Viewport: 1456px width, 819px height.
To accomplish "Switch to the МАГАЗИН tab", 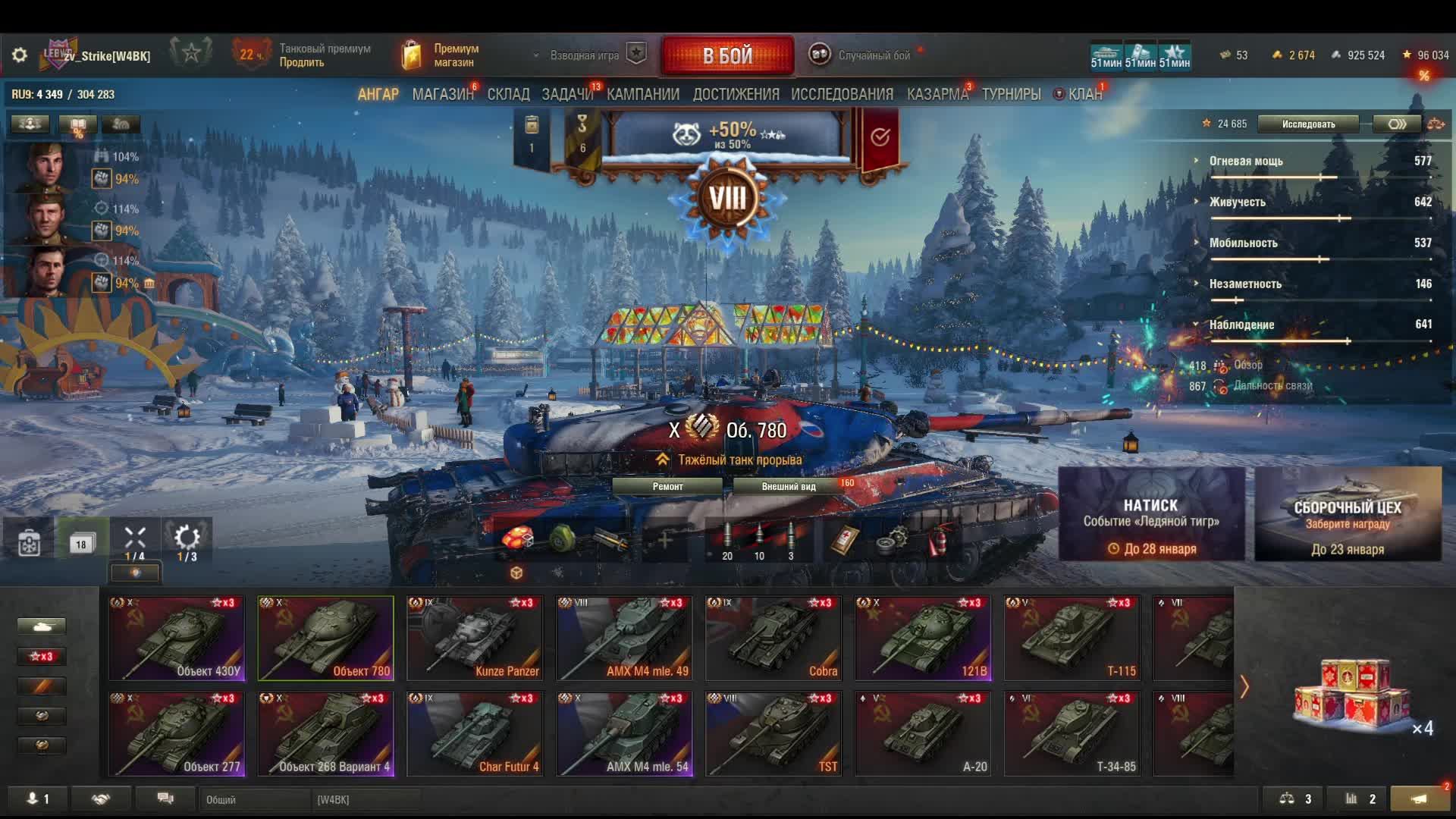I will tap(442, 95).
